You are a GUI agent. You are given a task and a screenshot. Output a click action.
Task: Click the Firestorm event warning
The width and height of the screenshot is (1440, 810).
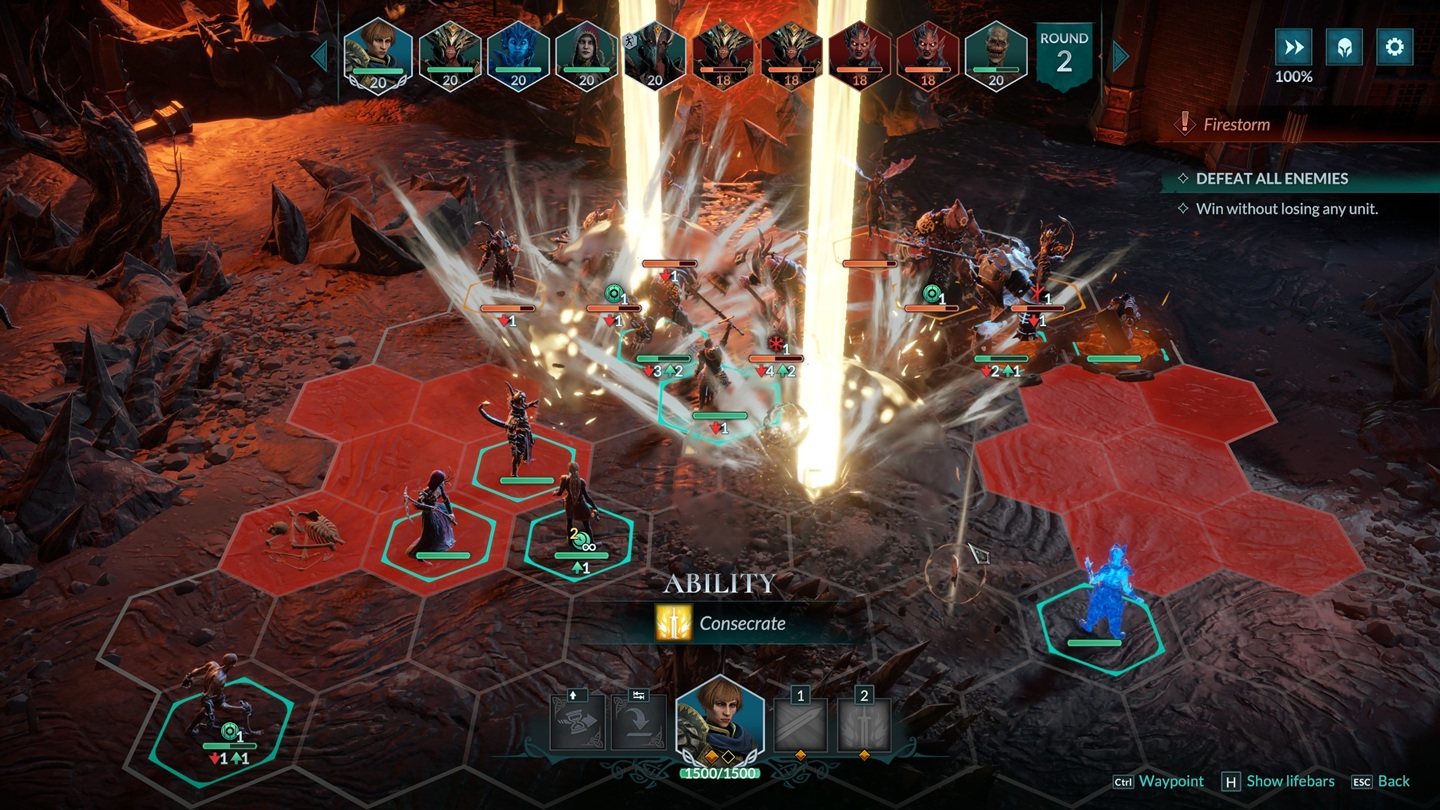pos(1236,125)
